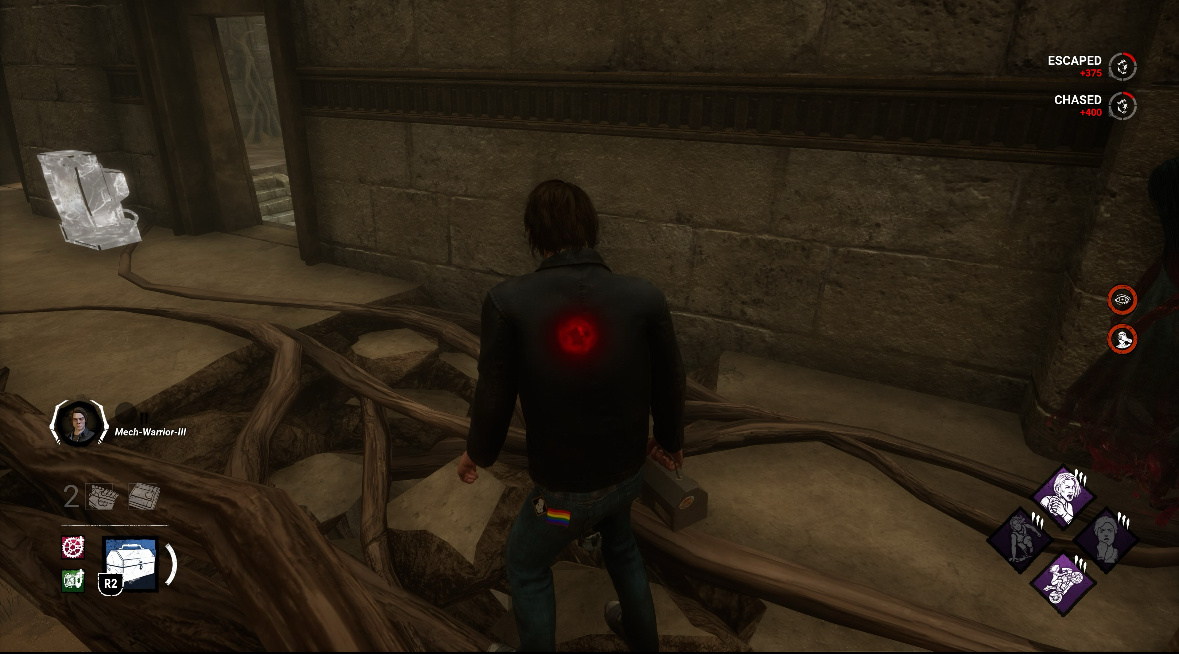Click the generator icon beside the 2
The height and width of the screenshot is (654, 1179).
[103, 497]
